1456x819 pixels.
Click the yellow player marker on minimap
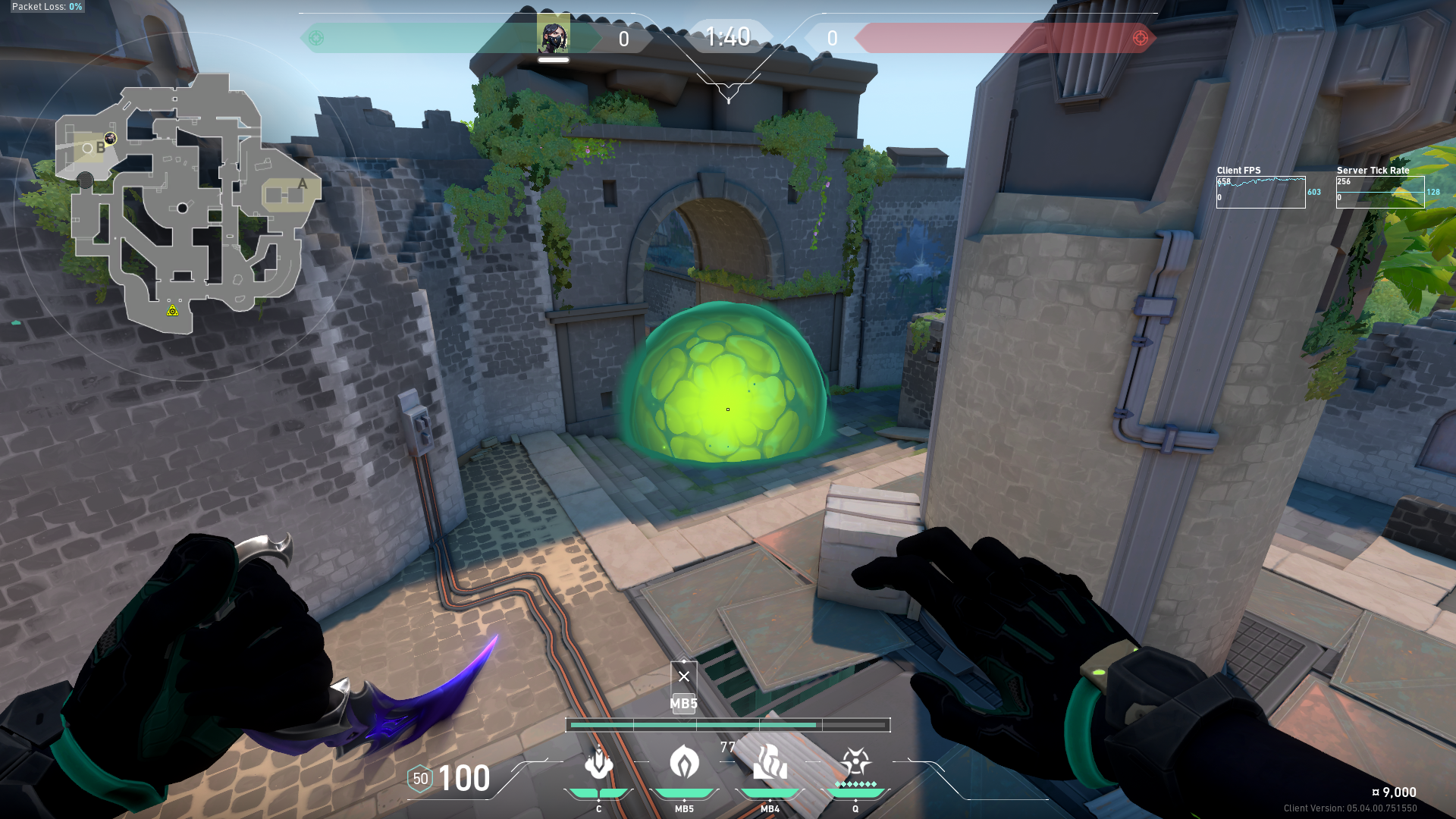click(x=173, y=310)
